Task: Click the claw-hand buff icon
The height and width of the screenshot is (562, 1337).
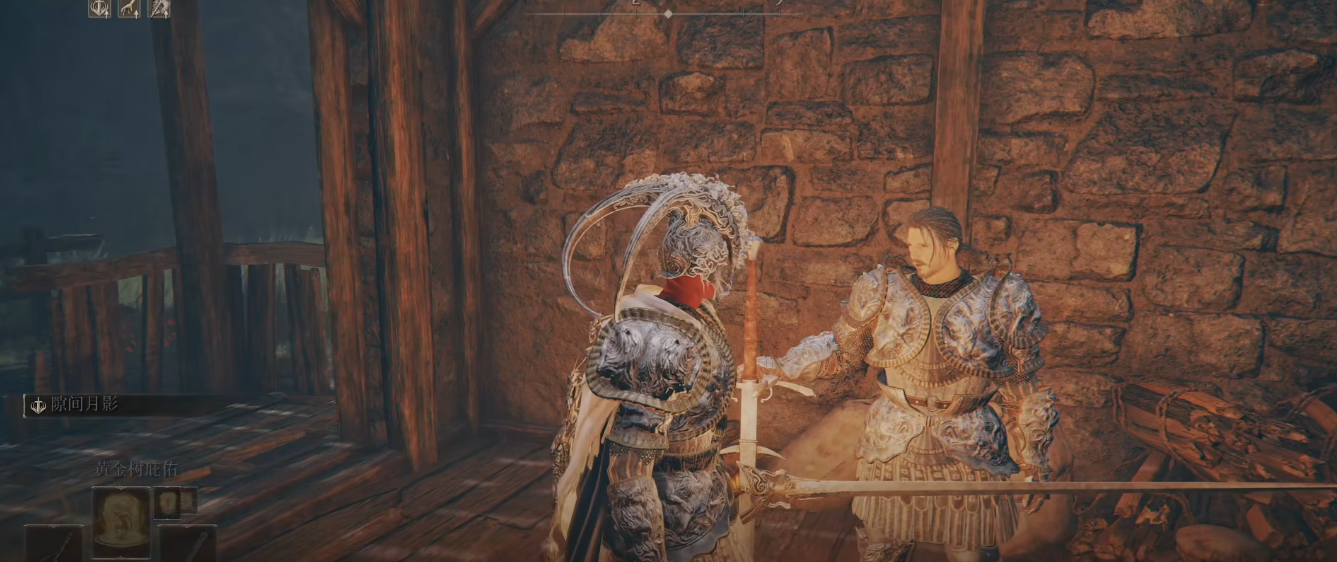Action: pyautogui.click(x=130, y=9)
